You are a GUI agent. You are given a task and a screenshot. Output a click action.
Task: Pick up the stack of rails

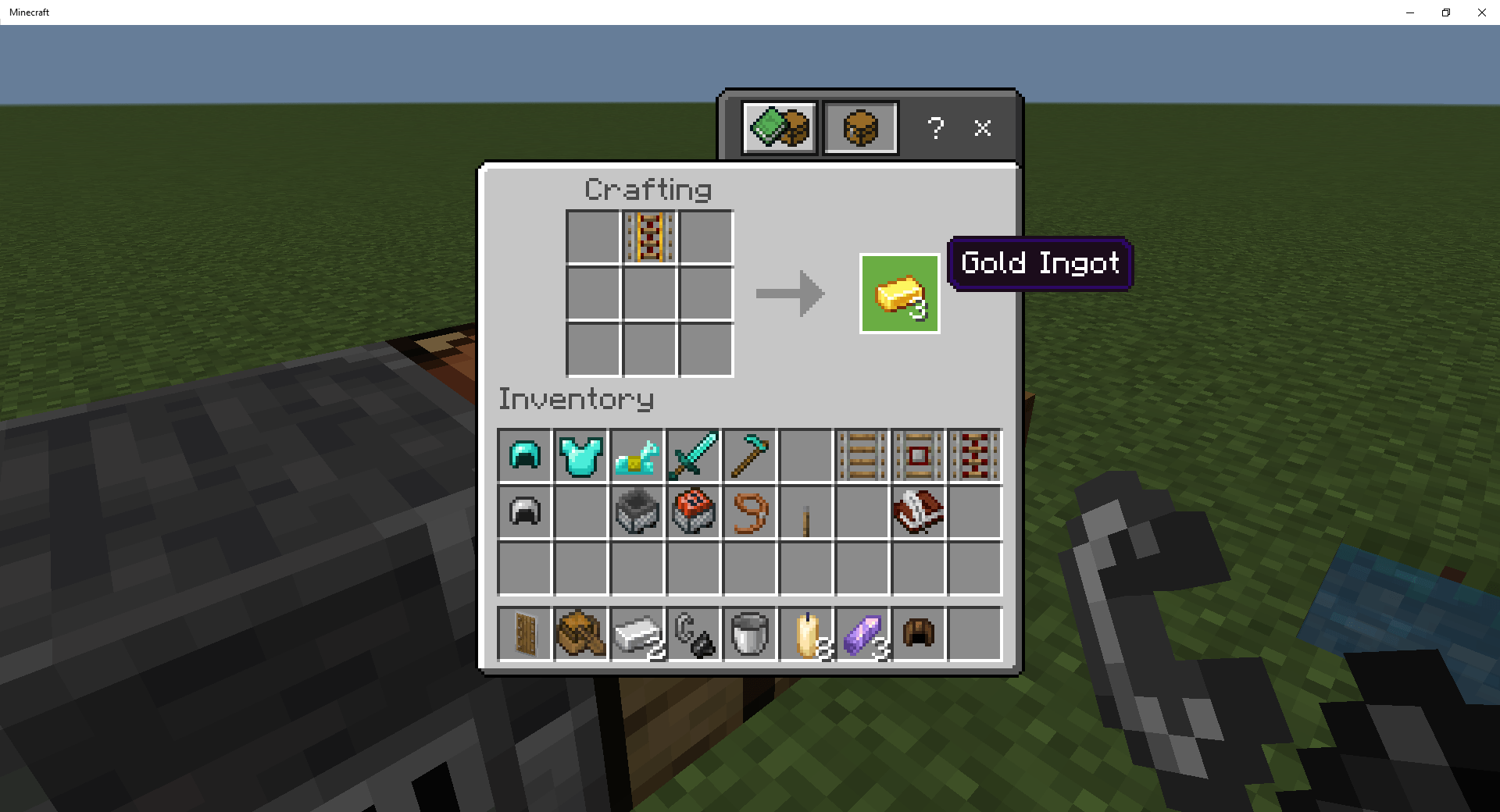point(861,457)
